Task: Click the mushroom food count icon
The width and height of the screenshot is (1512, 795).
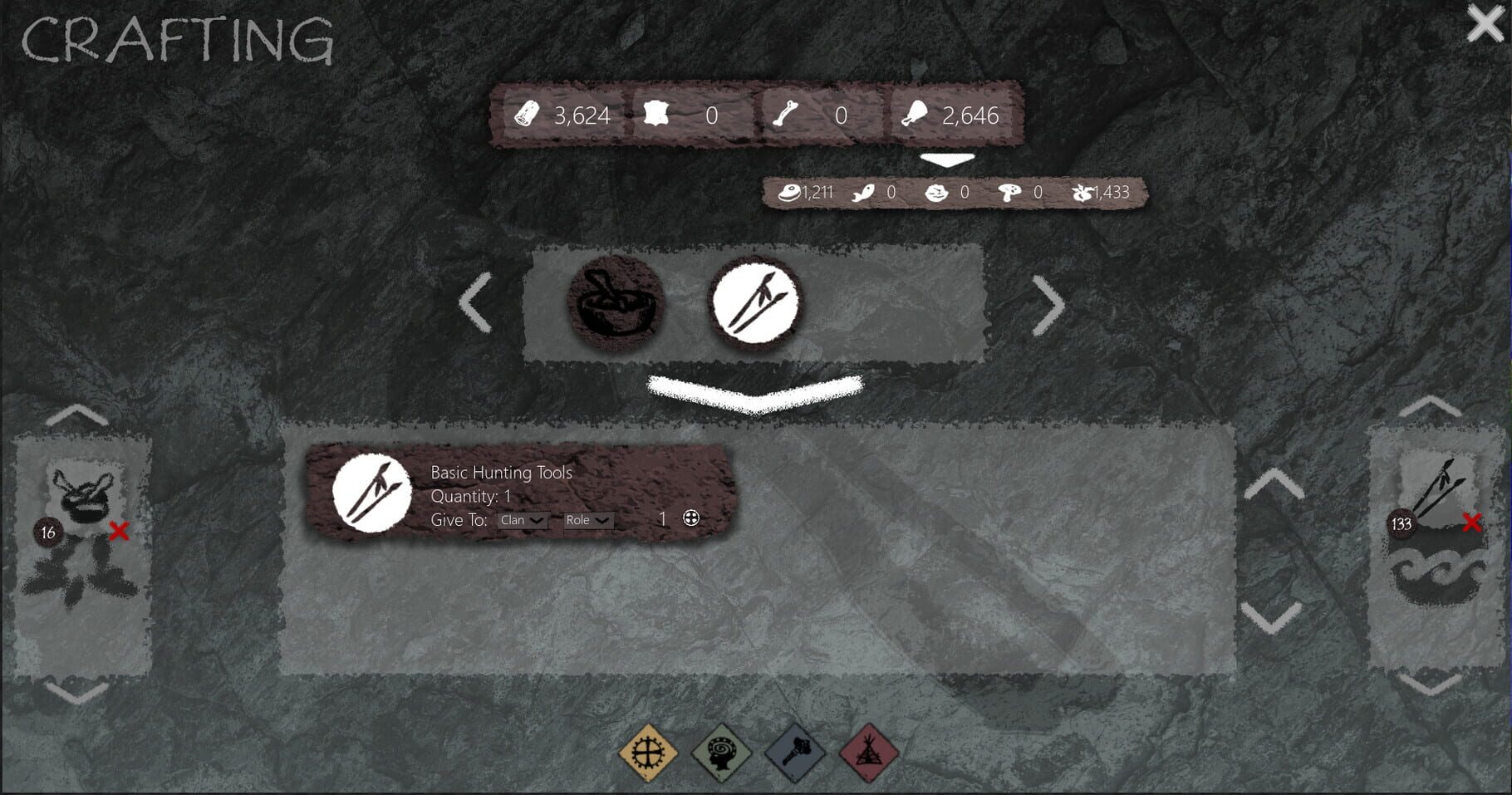Action: (1008, 192)
